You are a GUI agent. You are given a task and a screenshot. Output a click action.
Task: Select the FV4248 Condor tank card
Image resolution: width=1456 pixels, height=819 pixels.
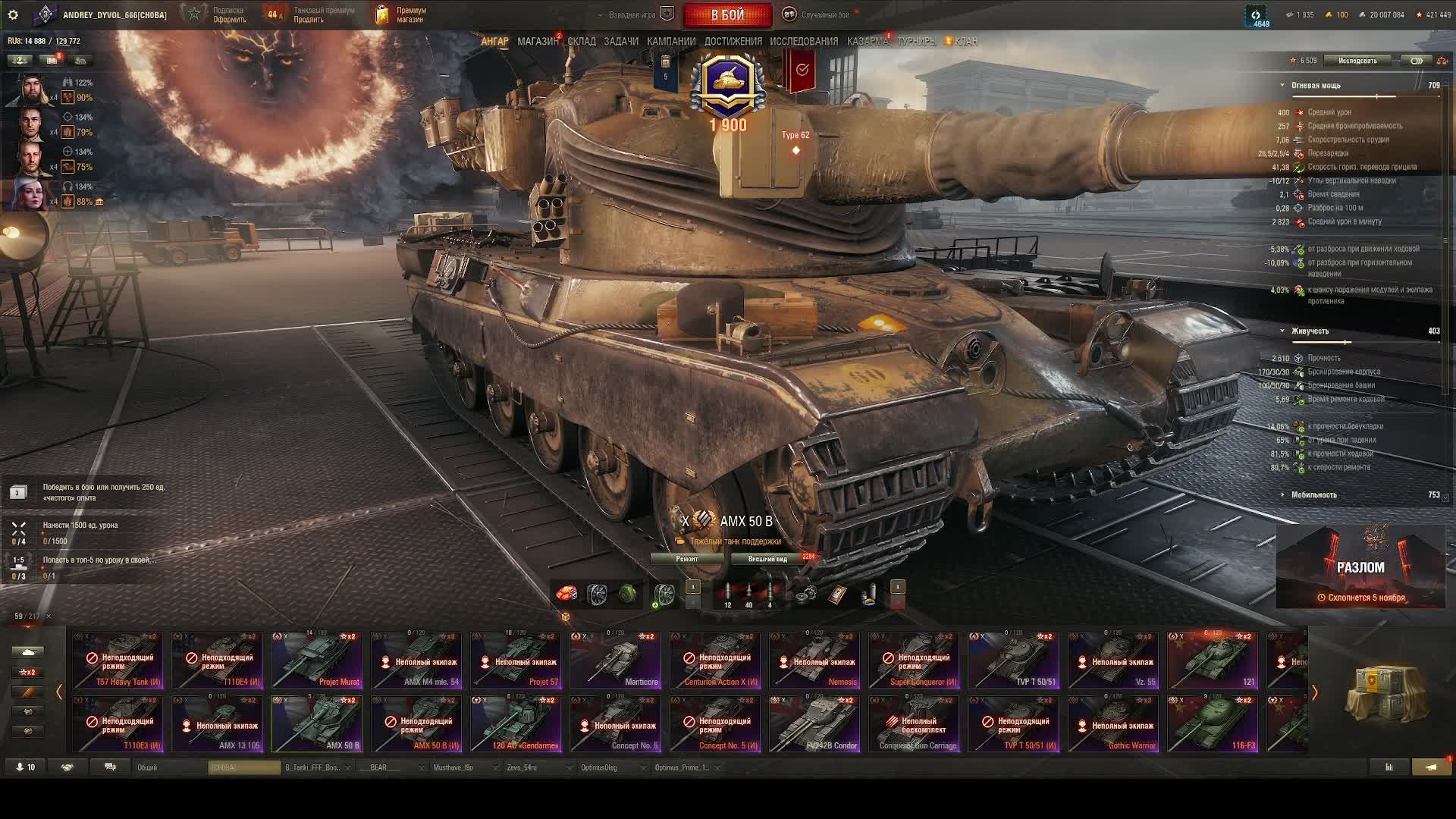click(814, 724)
